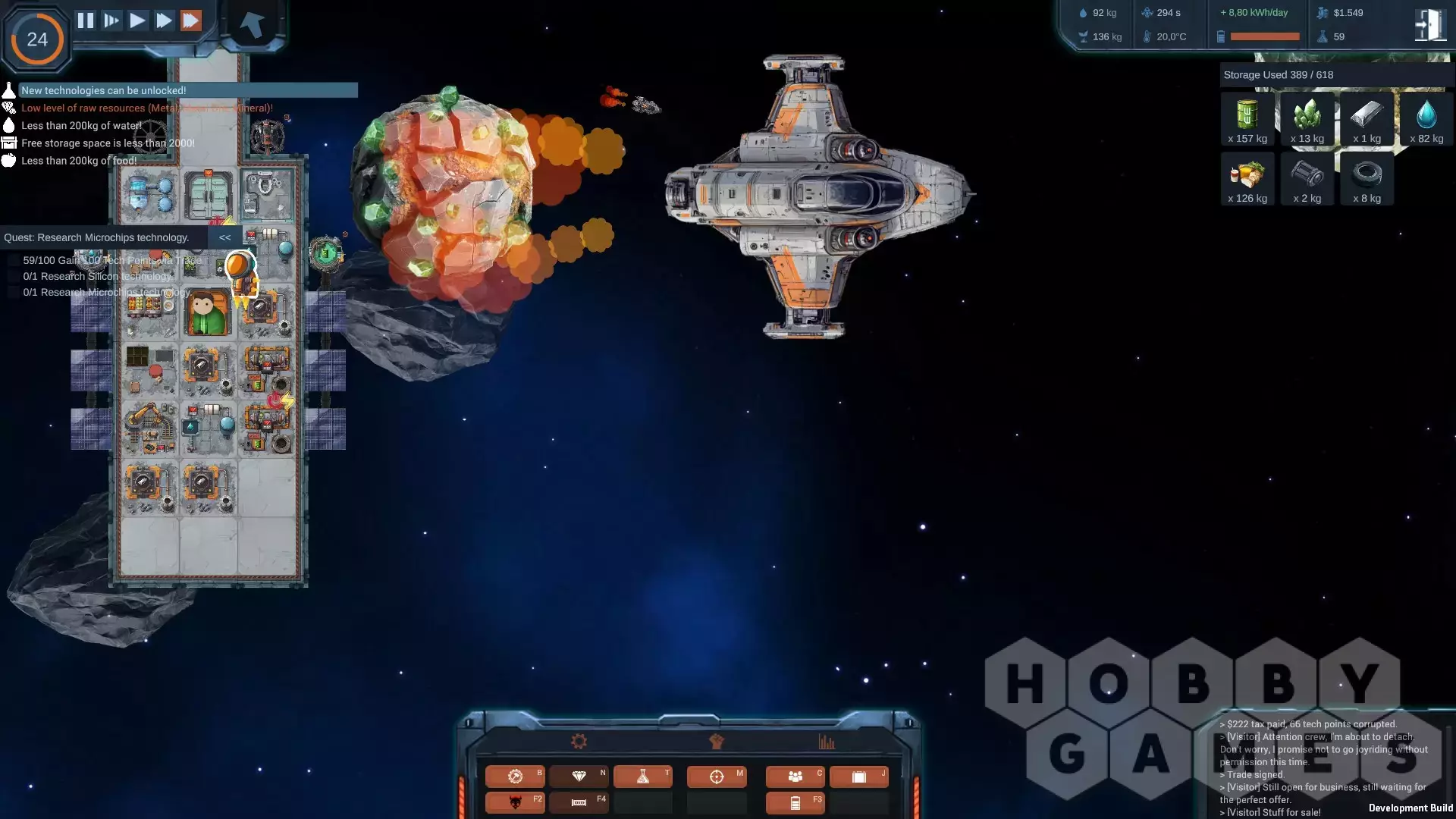Set double fast-forward speed
The width and height of the screenshot is (1456, 819).
164,20
